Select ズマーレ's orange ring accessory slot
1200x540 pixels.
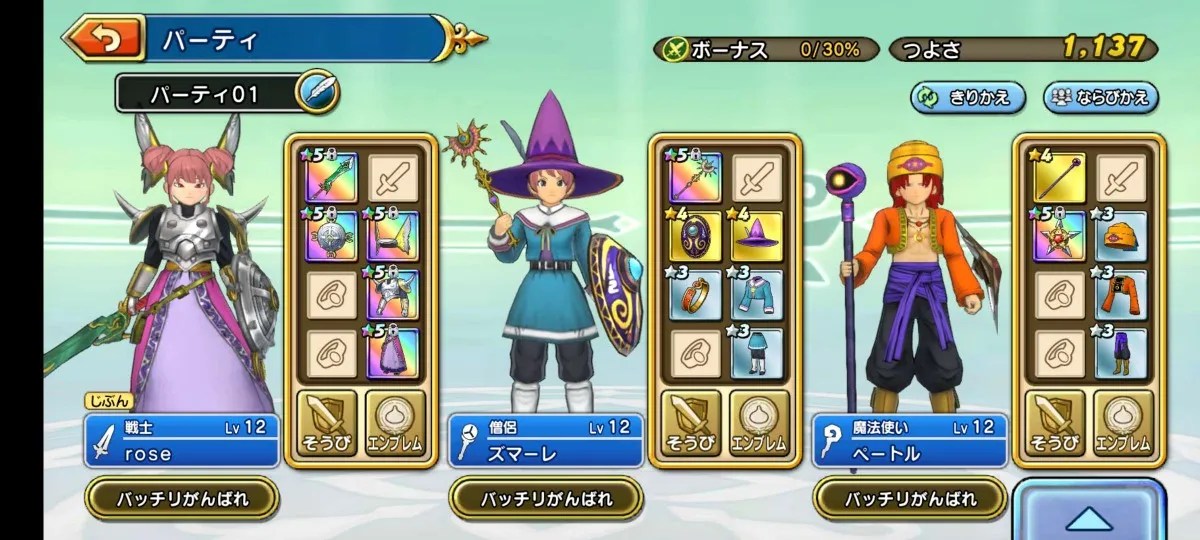[694, 294]
